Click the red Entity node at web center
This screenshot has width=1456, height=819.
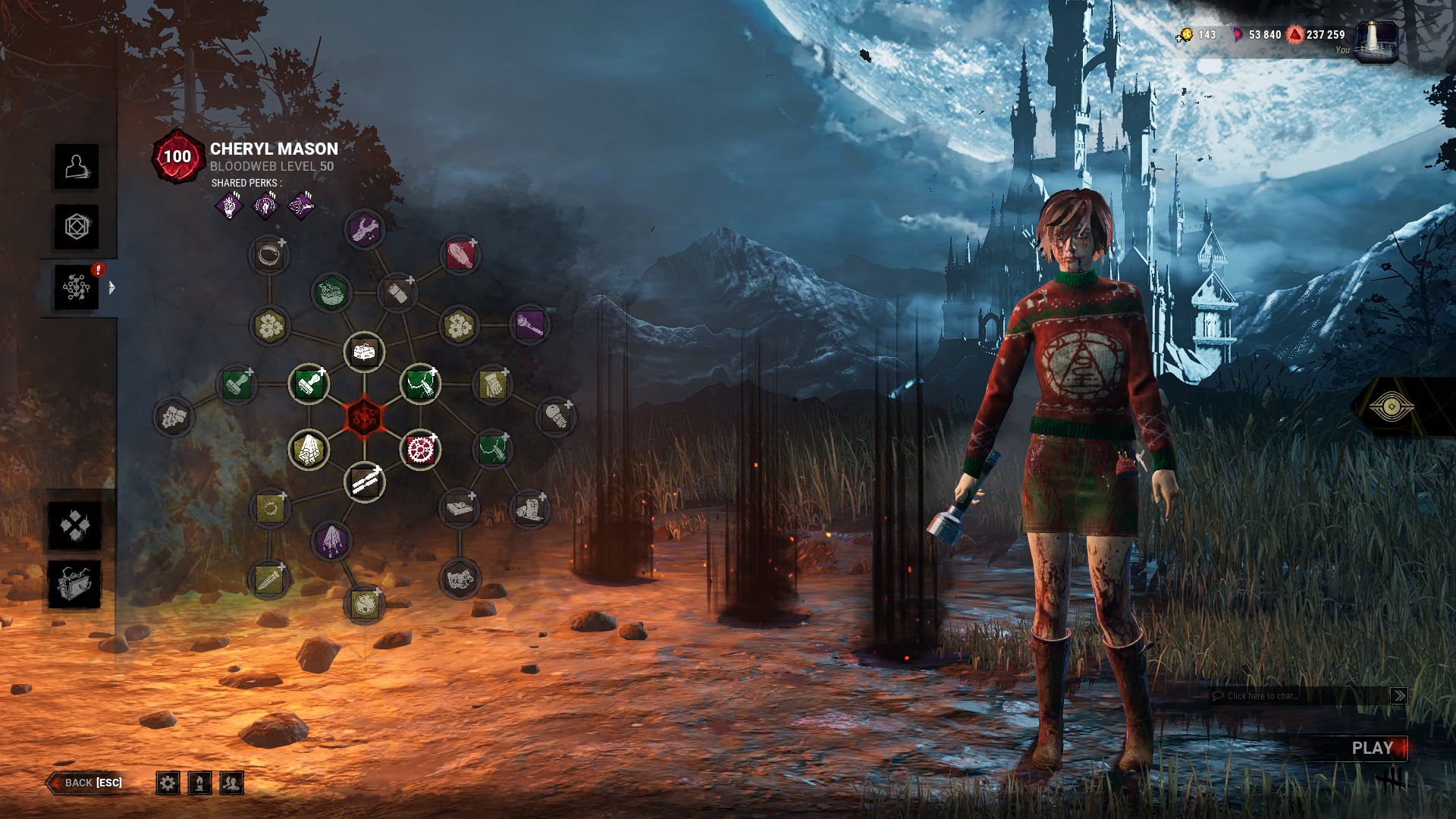point(365,416)
